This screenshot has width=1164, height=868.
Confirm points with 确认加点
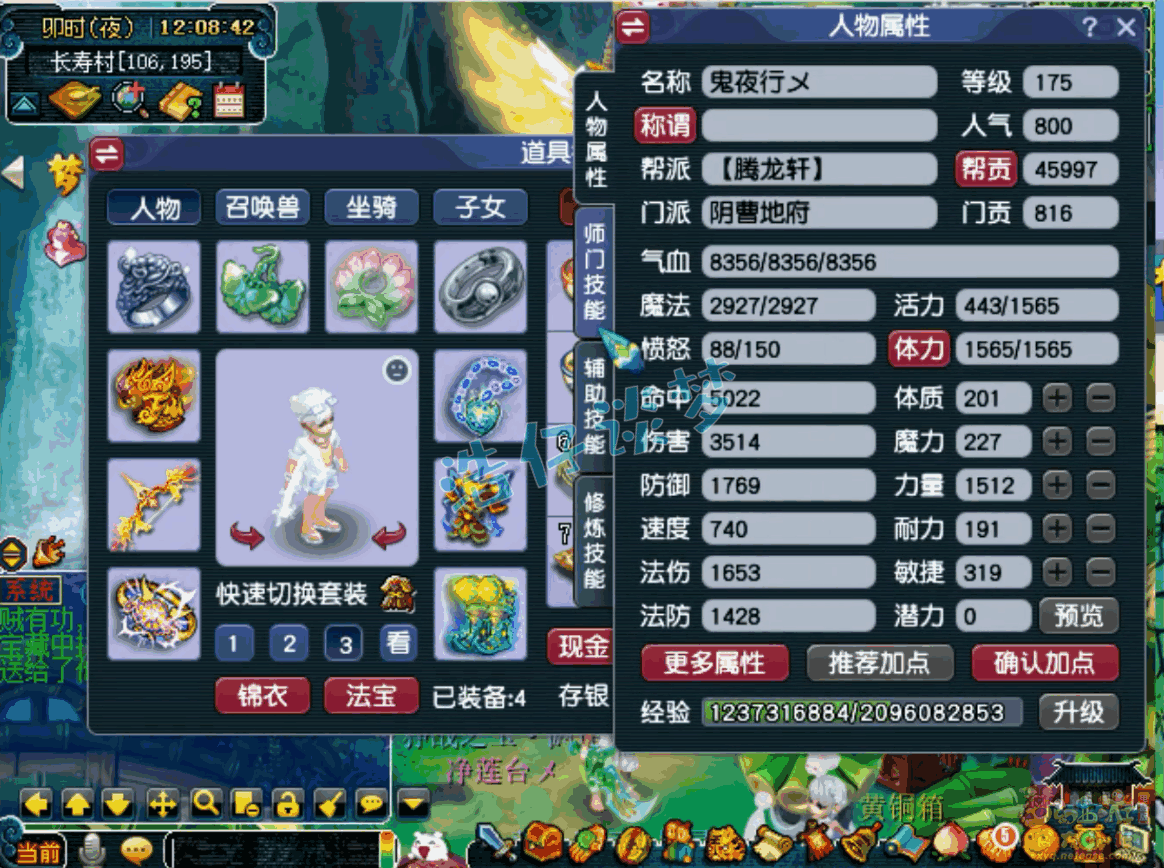(x=1044, y=662)
